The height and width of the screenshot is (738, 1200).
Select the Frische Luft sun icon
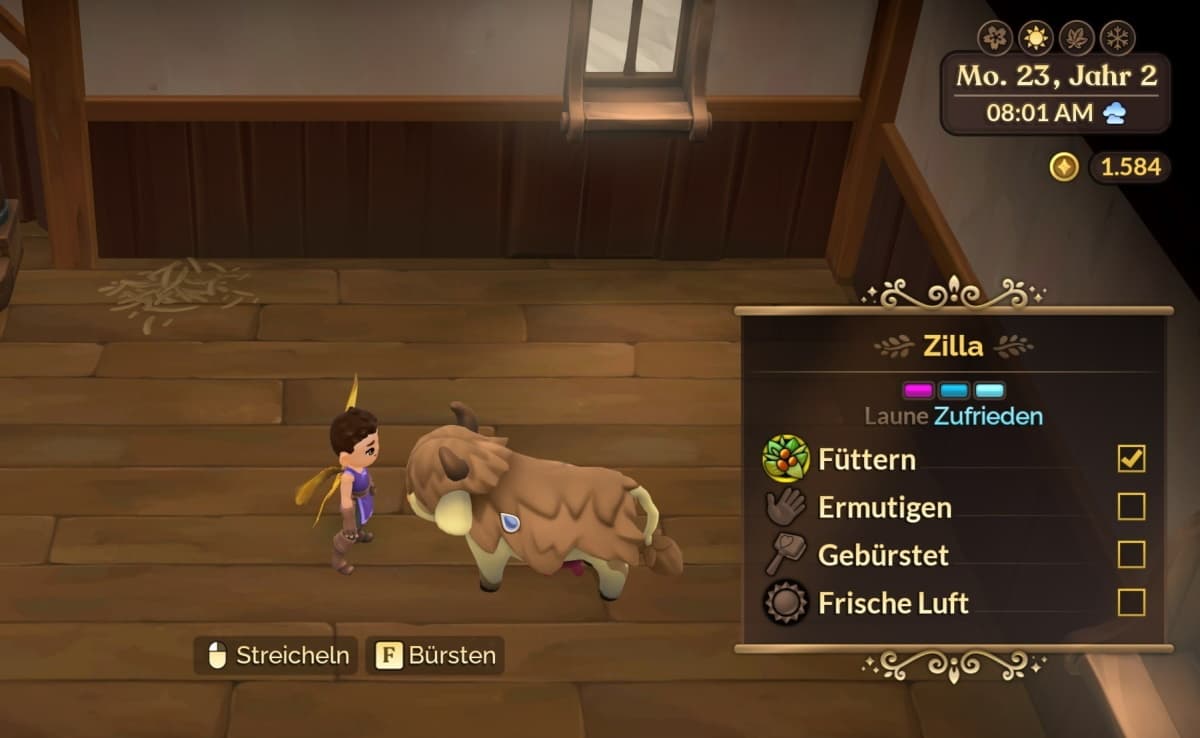786,602
